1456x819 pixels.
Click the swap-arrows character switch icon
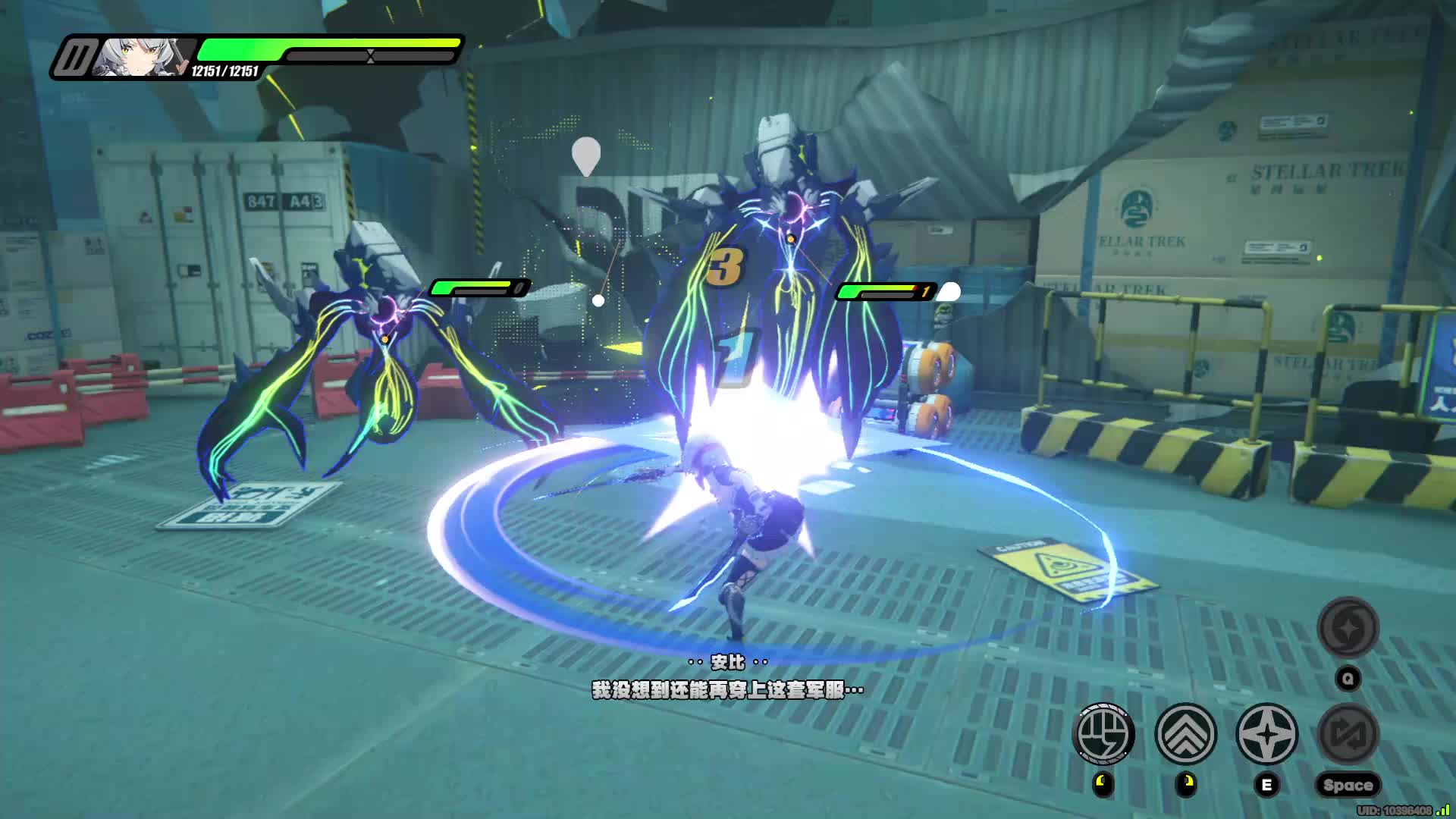pos(1348,733)
